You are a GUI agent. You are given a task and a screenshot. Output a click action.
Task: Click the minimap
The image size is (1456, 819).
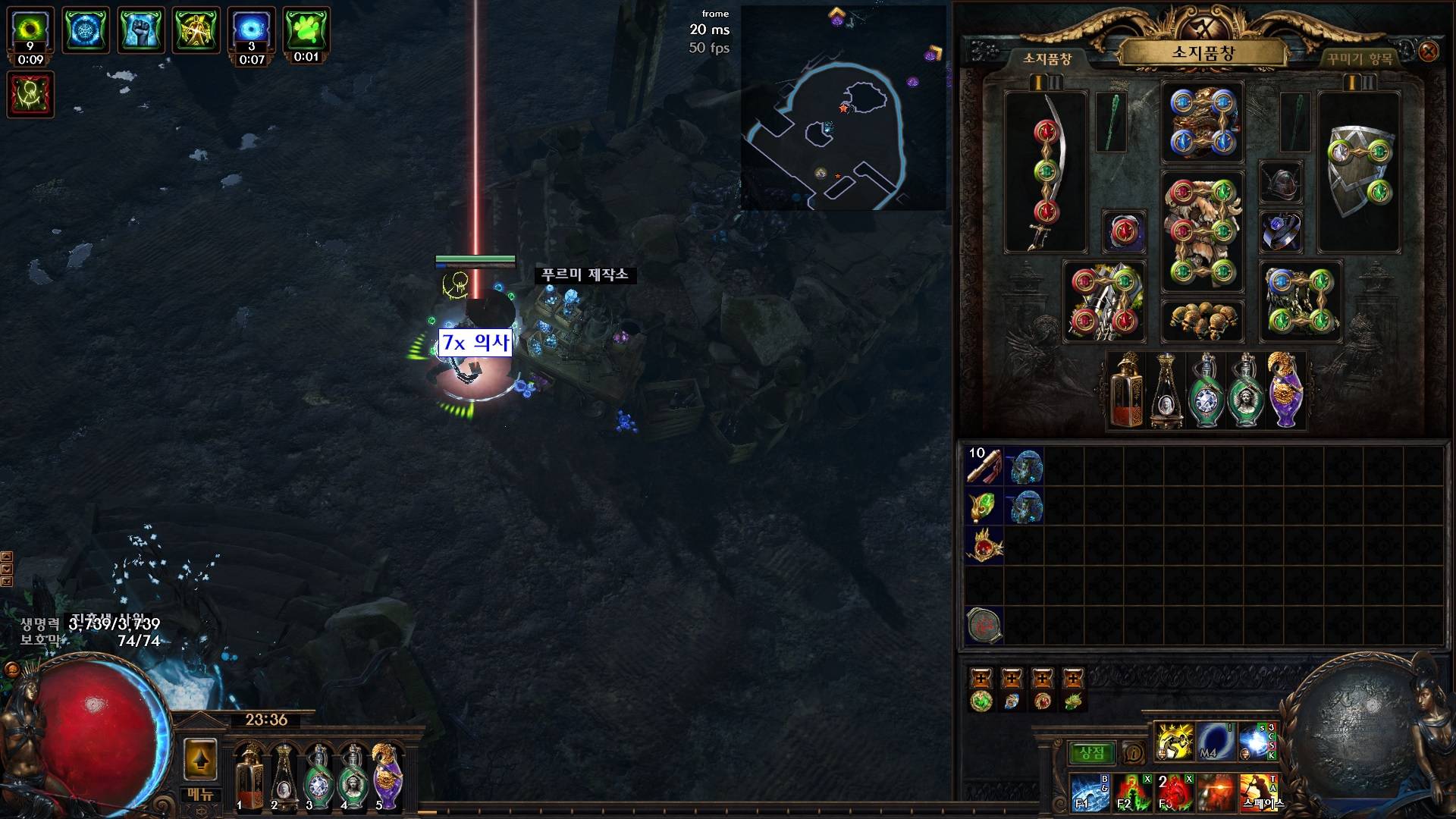(x=843, y=108)
